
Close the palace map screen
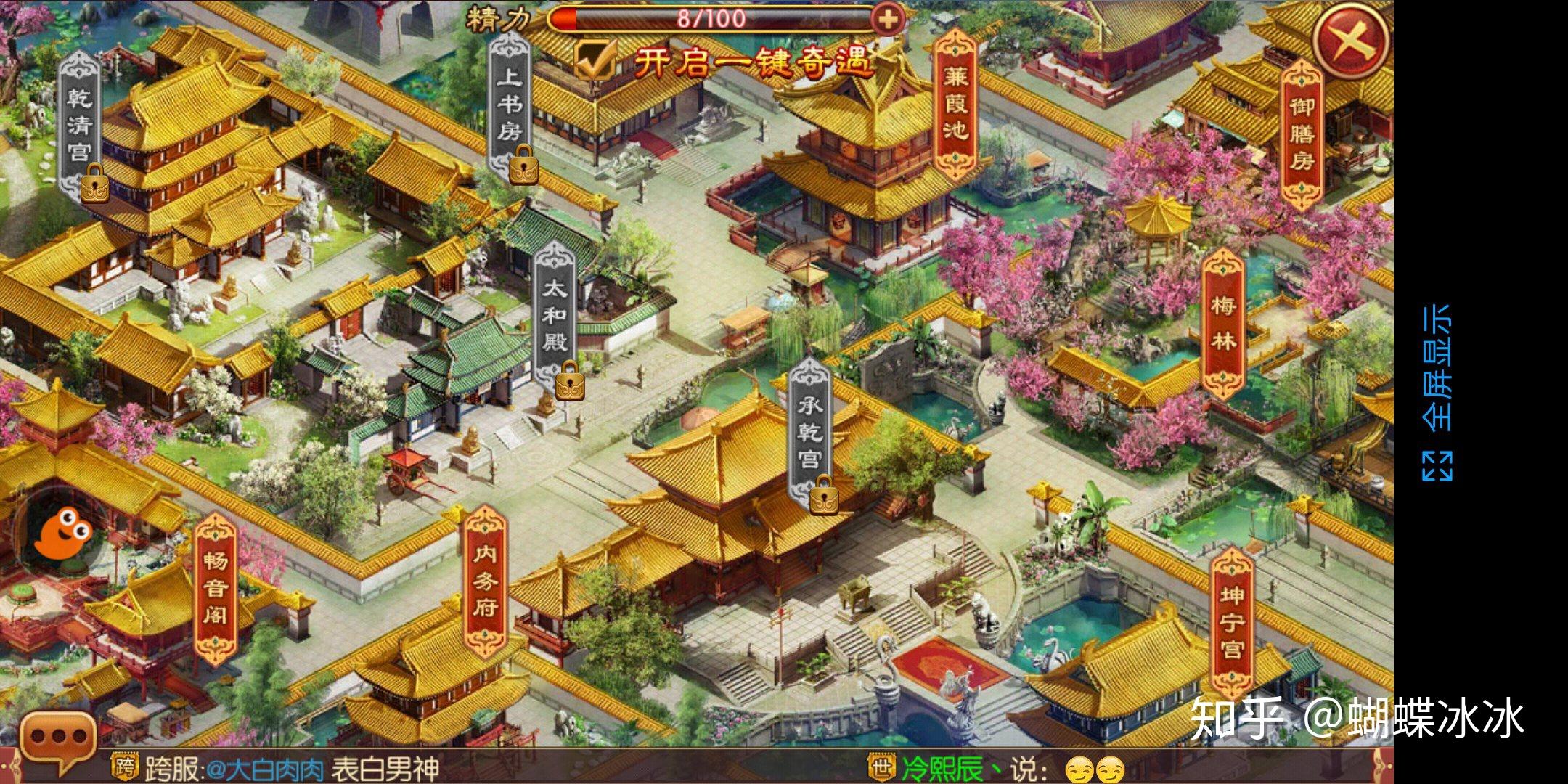pos(1352,41)
